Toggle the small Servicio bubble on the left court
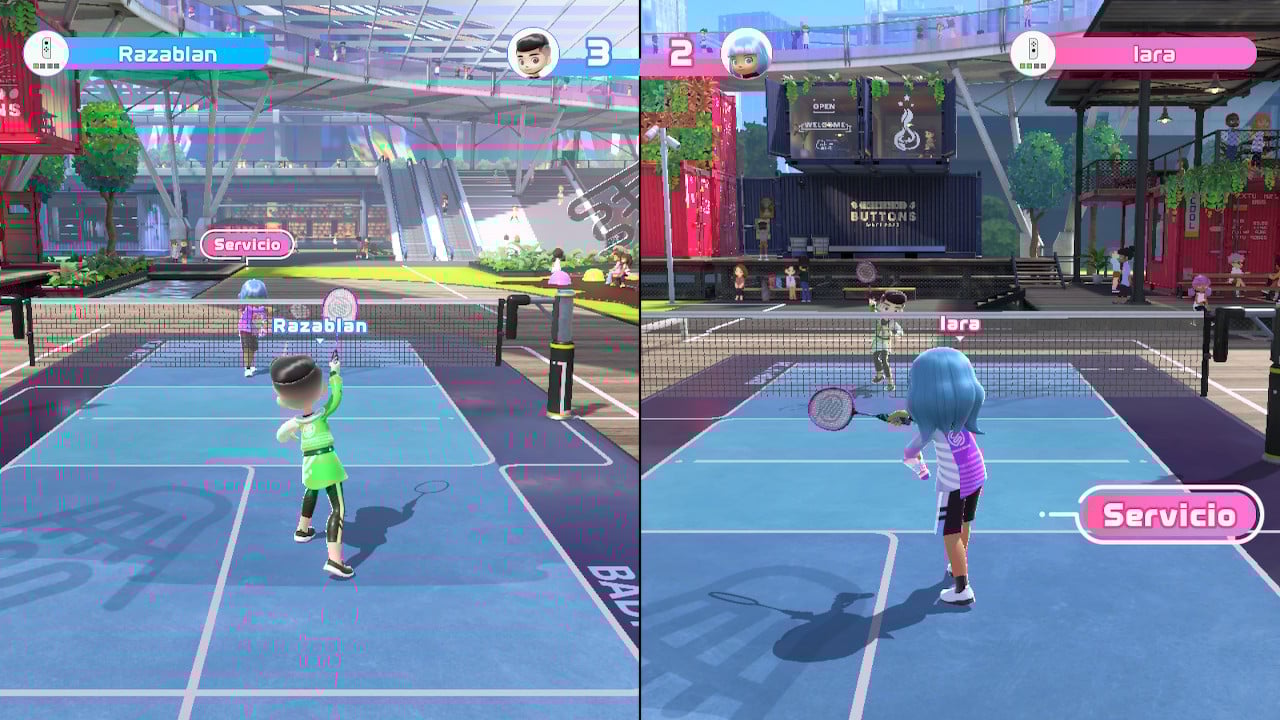The image size is (1280, 720). [247, 244]
